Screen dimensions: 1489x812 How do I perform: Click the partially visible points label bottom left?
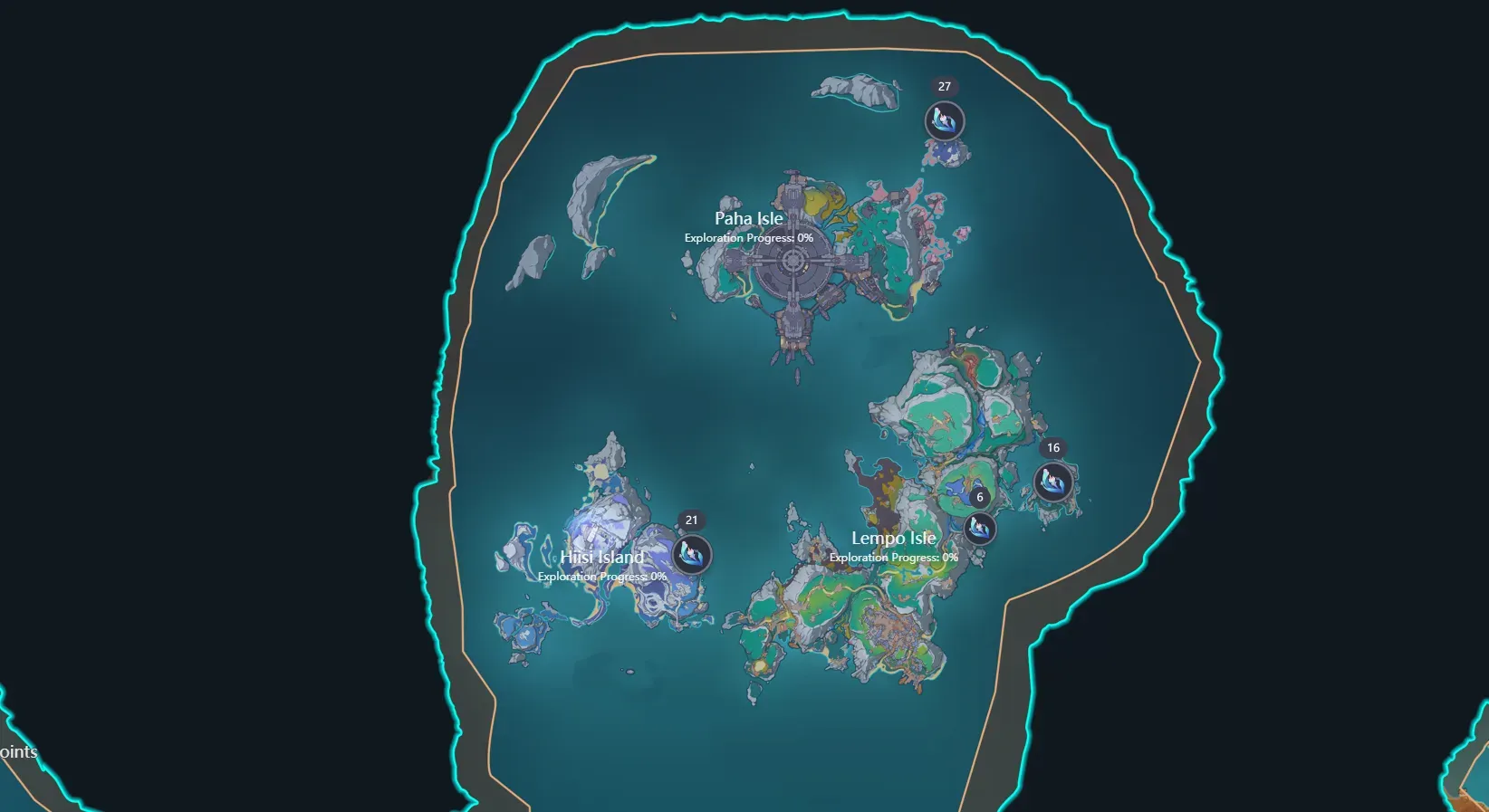tap(19, 751)
